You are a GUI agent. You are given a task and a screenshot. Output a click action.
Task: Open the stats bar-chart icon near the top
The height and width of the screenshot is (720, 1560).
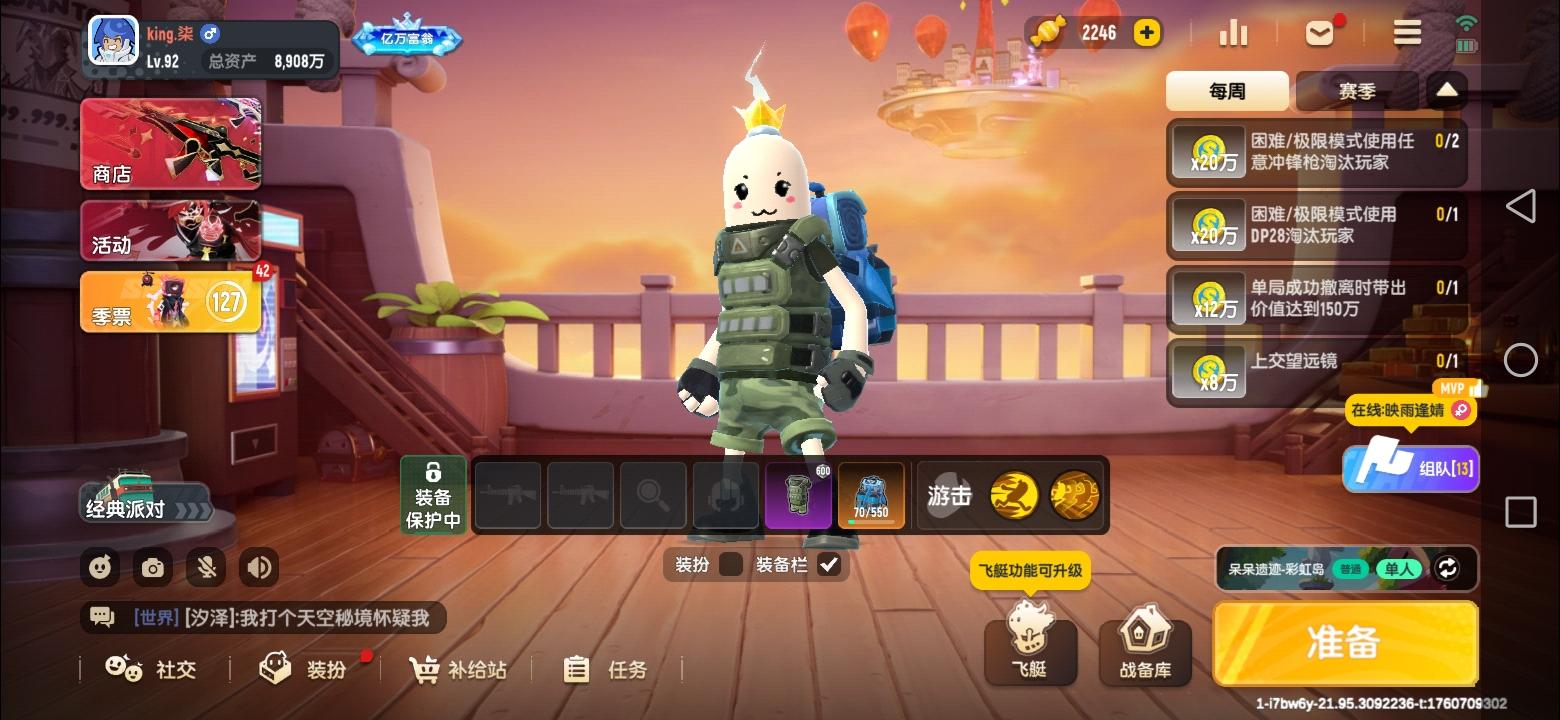(x=1233, y=32)
